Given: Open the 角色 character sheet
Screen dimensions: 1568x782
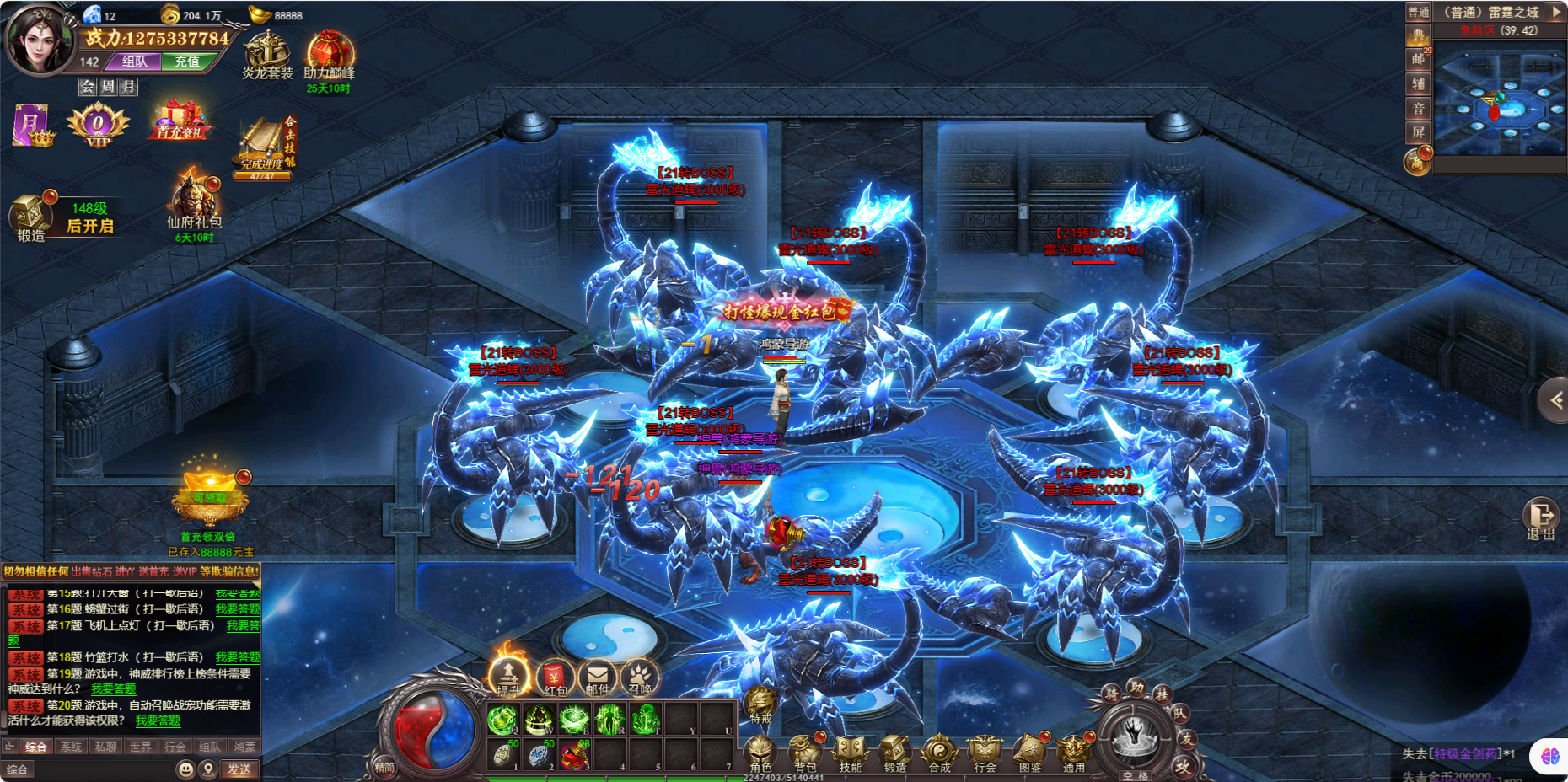Looking at the screenshot, I should click(x=760, y=751).
